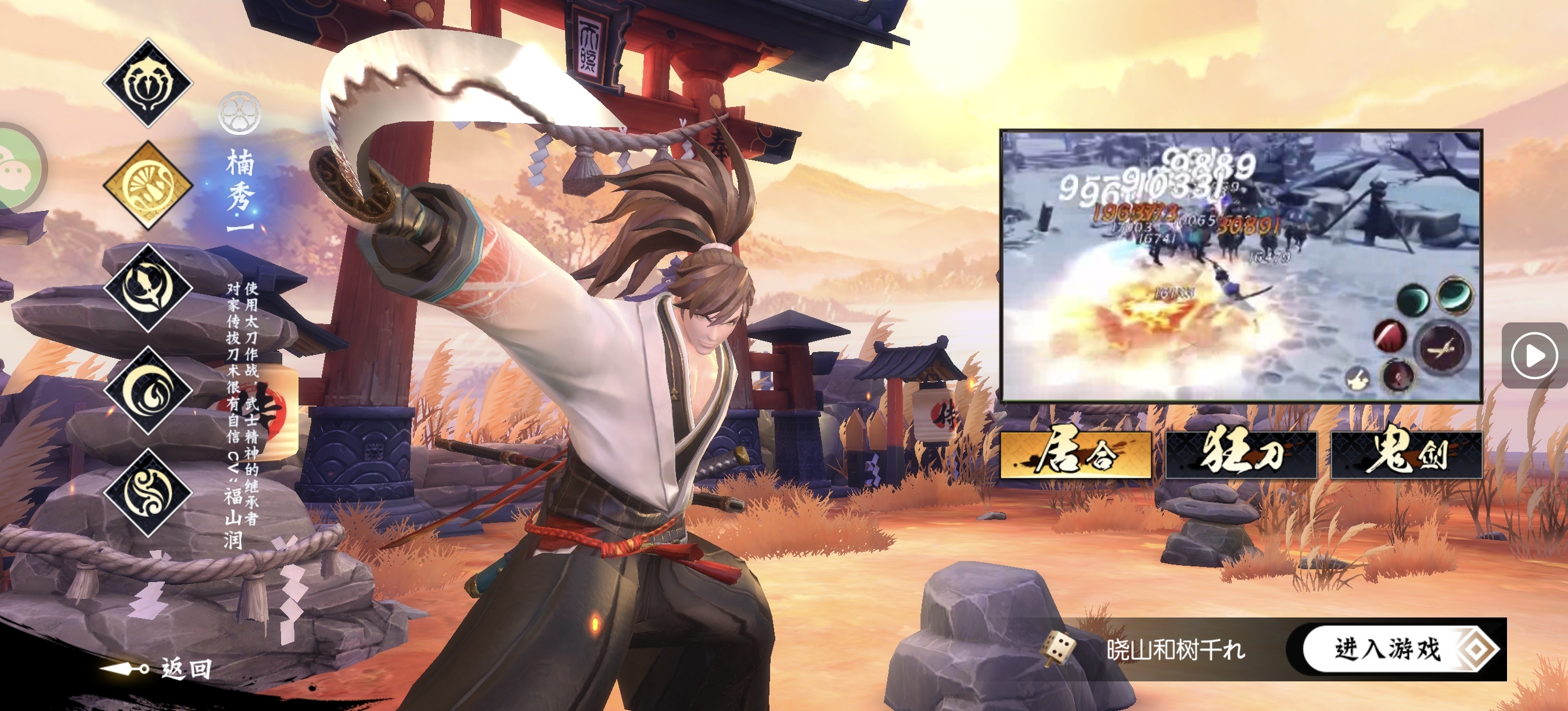Screen dimensions: 1568x711
Task: Switch to the 鬼剑 style tab
Action: pyautogui.click(x=1406, y=455)
